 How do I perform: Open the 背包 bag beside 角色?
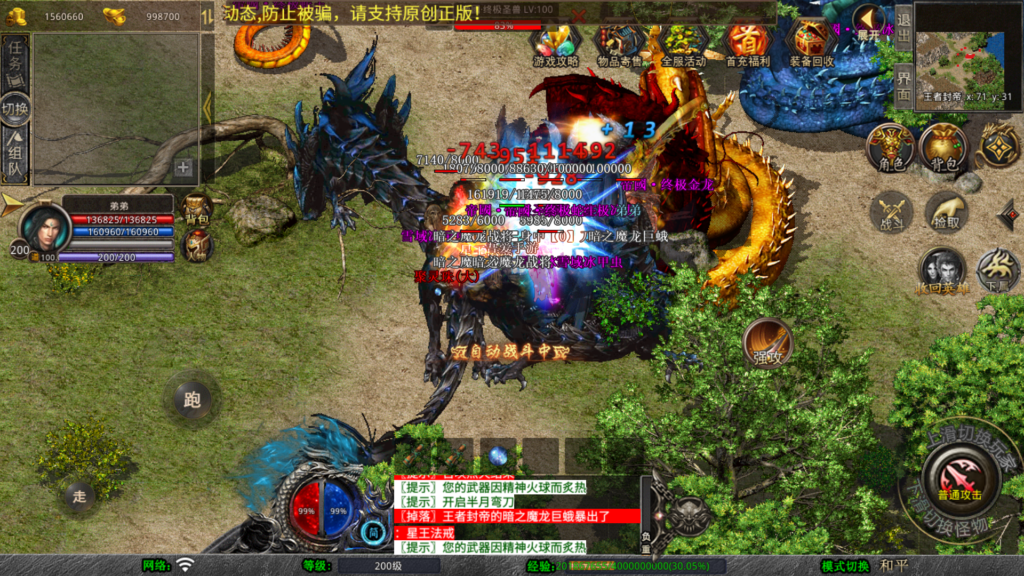click(x=943, y=147)
